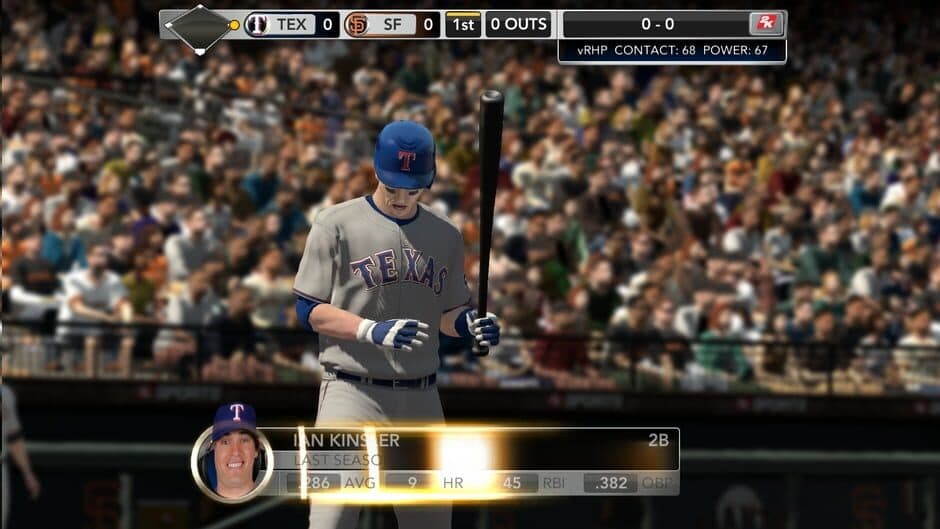940x529 pixels.
Task: Select the SF Giants team logo
Action: (x=356, y=24)
